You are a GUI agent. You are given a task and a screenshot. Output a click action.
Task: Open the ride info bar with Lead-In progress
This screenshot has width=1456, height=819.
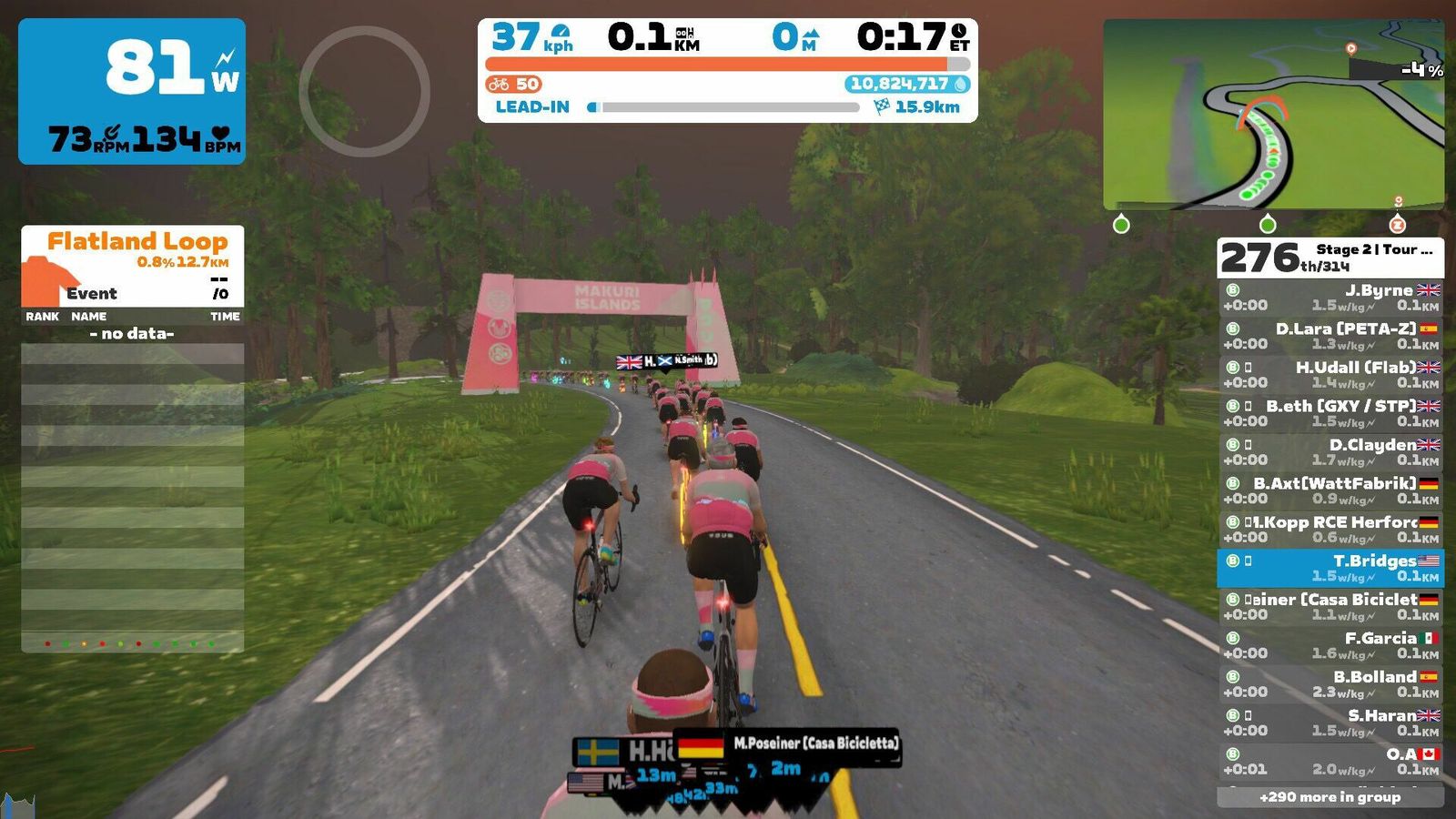pyautogui.click(x=727, y=71)
